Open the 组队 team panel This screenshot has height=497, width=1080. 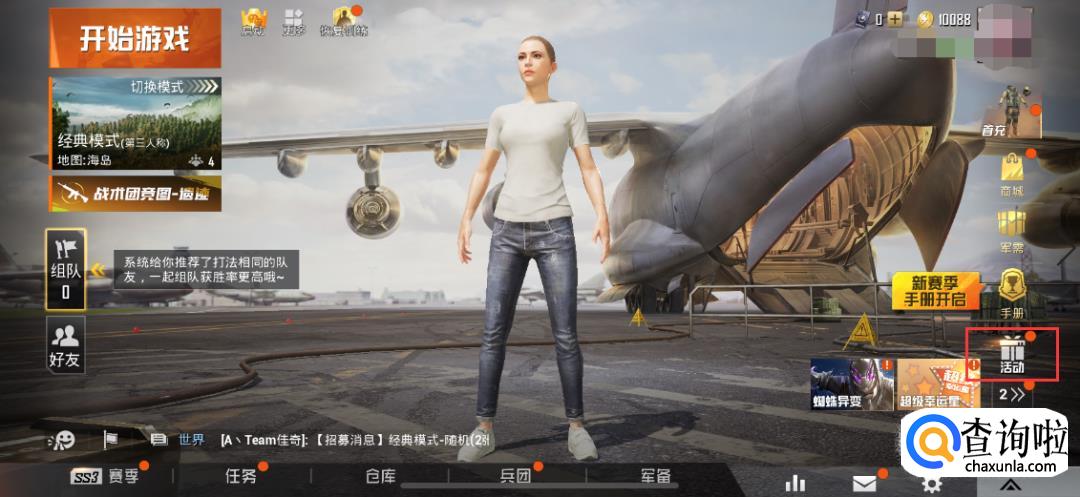[66, 268]
